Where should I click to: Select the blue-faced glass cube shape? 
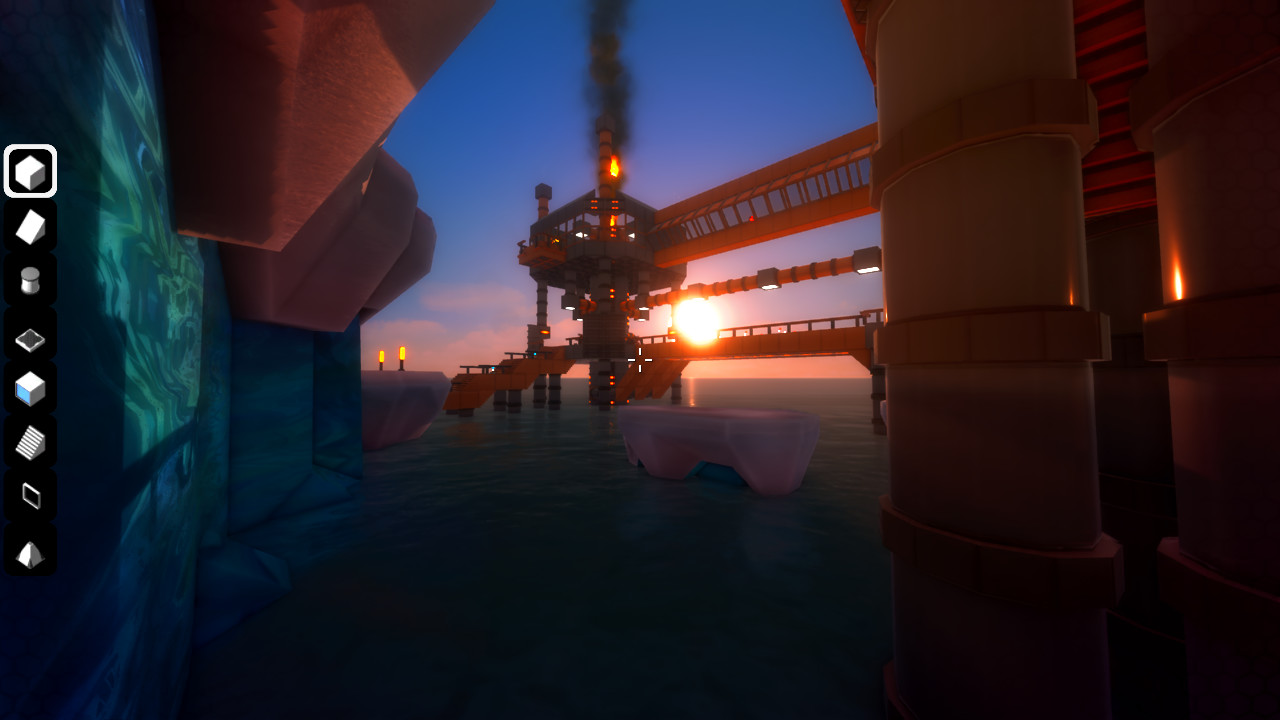point(30,390)
